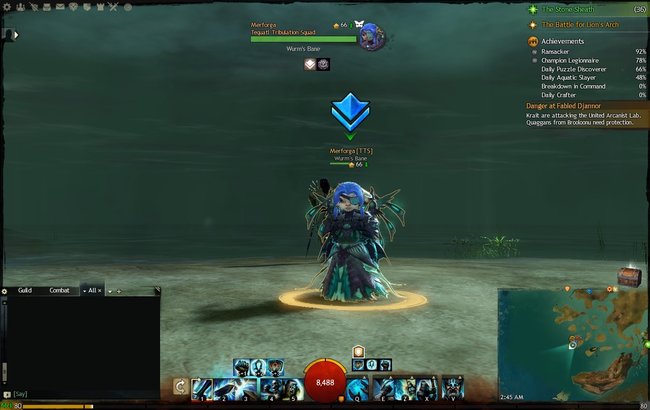Switch to the Combat chat tab
Screen dimensions: 650x410
pyautogui.click(x=59, y=290)
